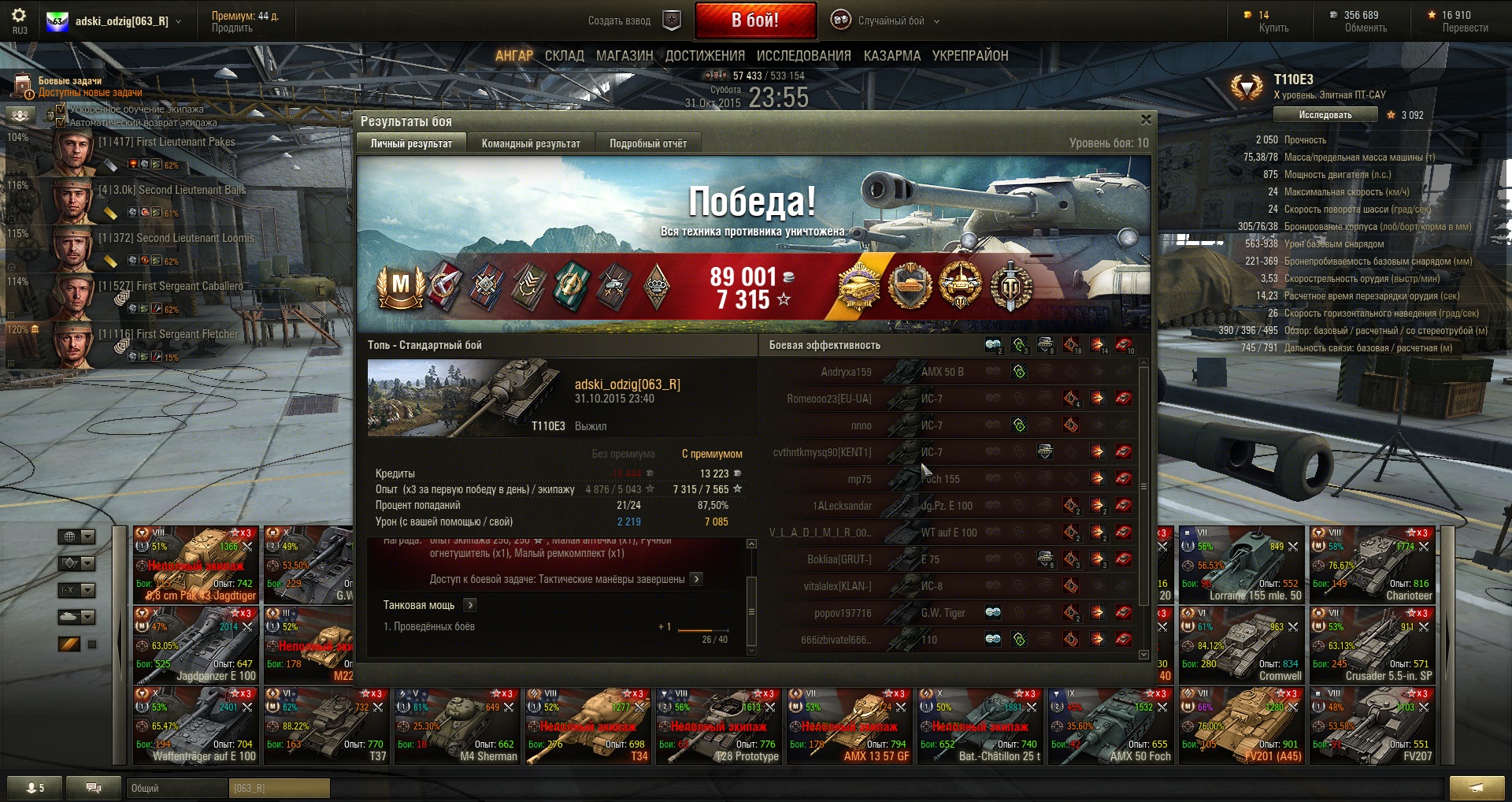The width and height of the screenshot is (1512, 802).
Task: Expand the Танковая мощь arrow
Action: tap(470, 605)
